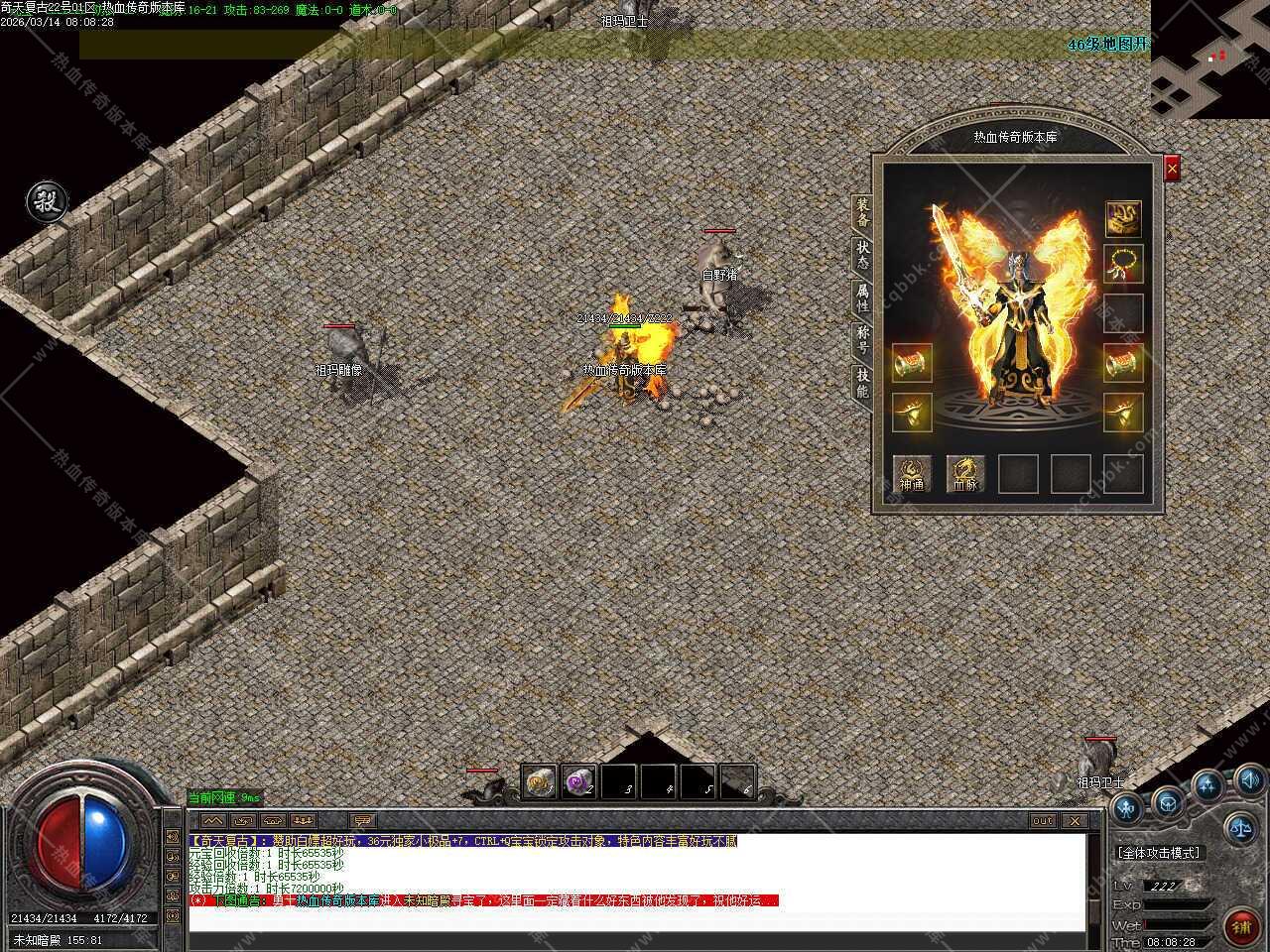Viewport: 1270px width, 952px height.
Task: Use the first hotbar item slot
Action: [539, 782]
